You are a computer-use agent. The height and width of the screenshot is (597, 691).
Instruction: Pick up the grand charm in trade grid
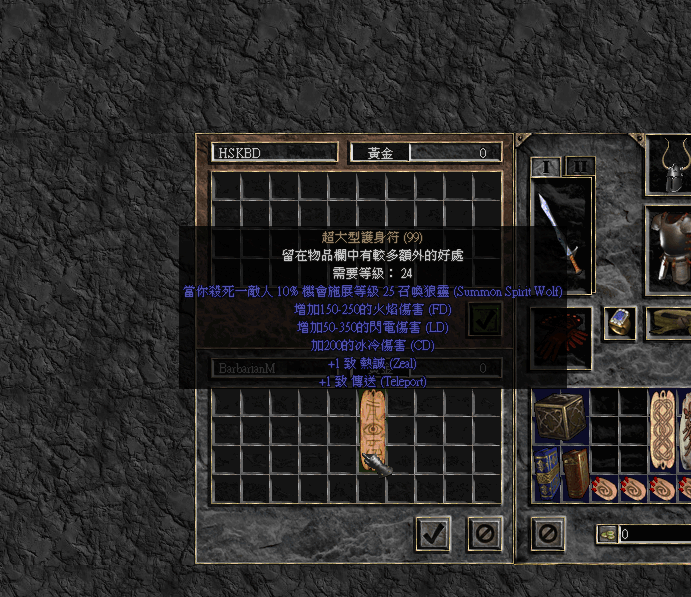pyautogui.click(x=372, y=430)
